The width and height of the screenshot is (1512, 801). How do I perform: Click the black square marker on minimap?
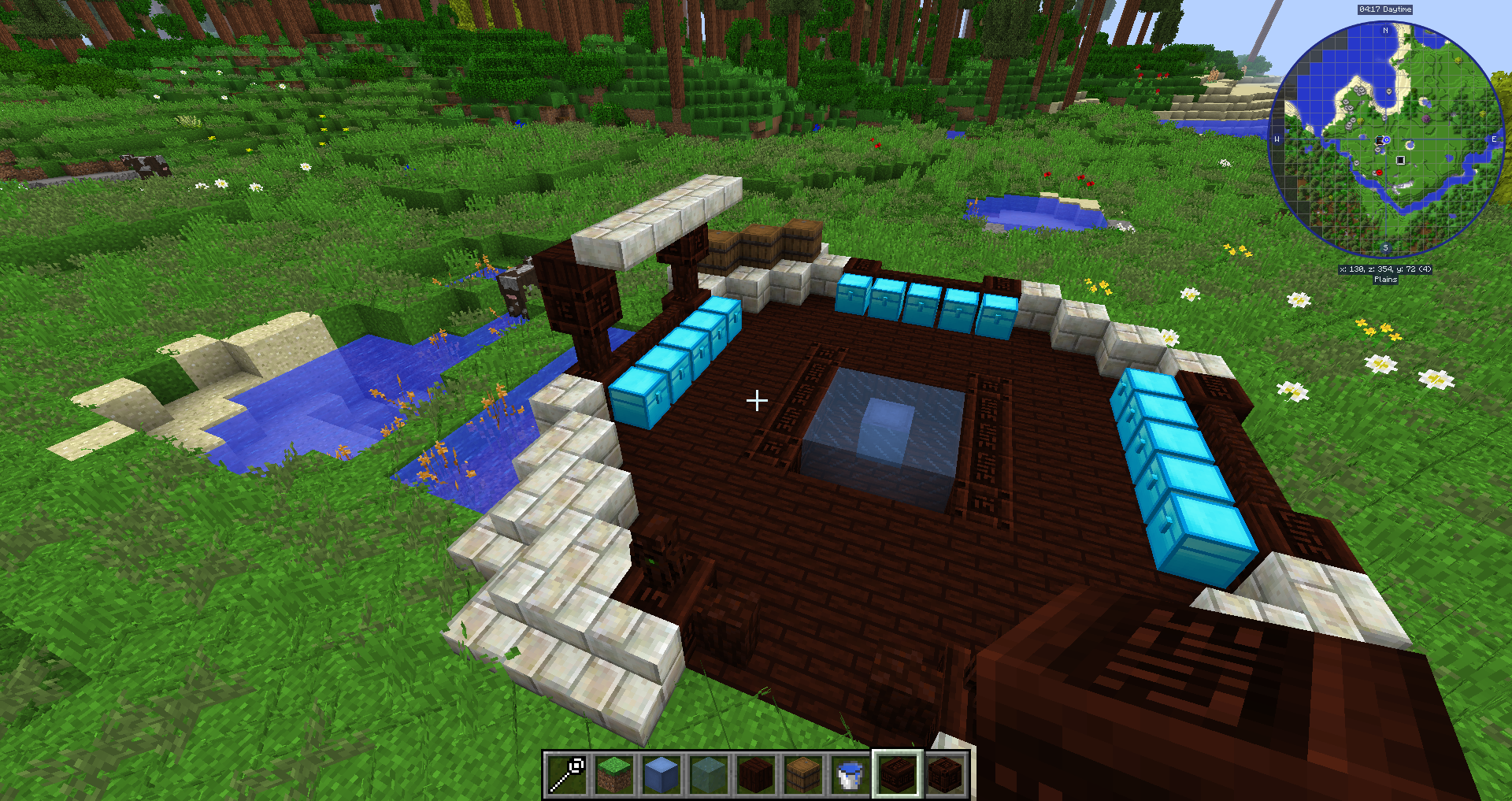(x=1400, y=161)
